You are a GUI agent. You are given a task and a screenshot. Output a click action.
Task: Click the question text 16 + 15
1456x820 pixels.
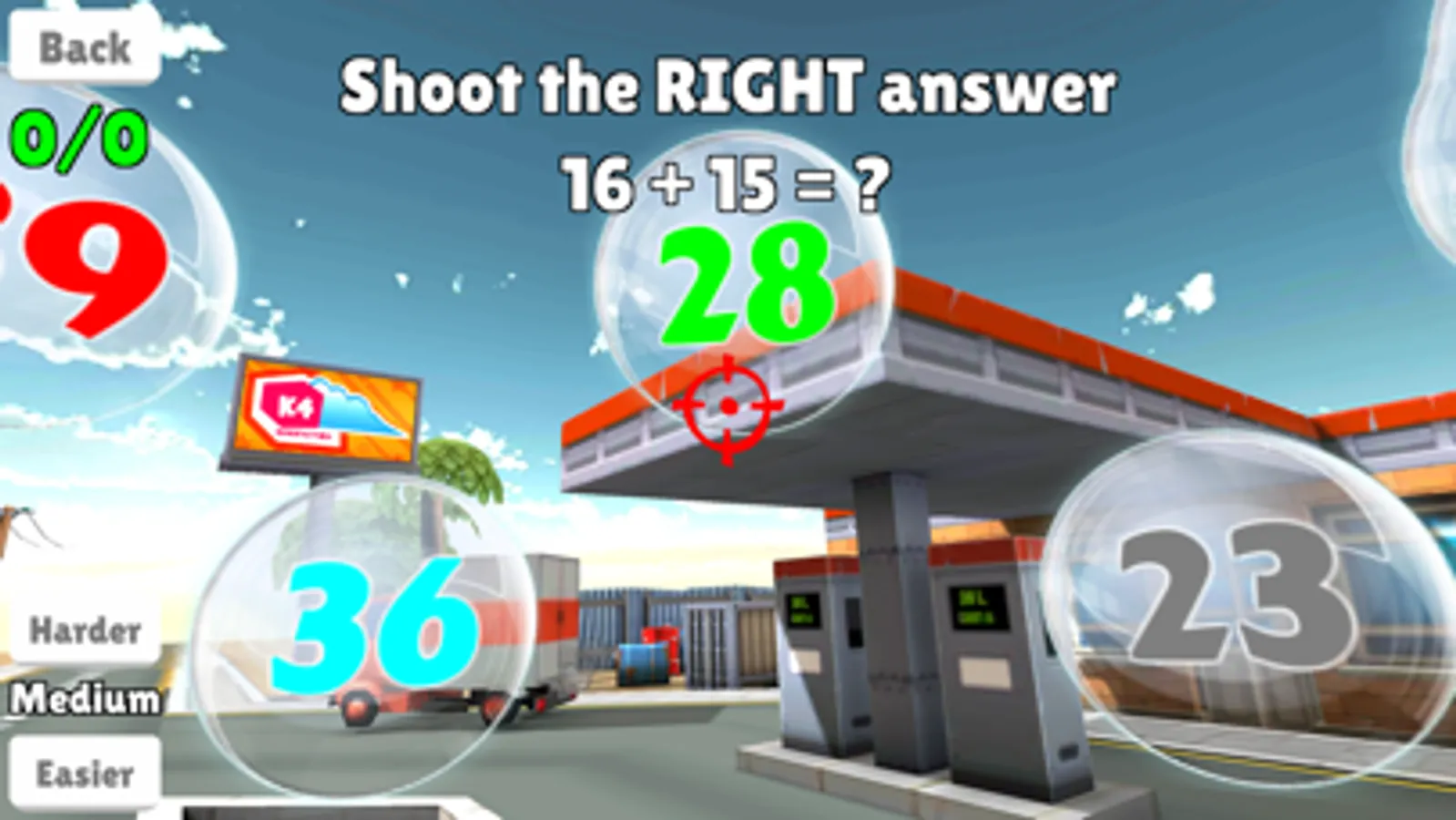pos(724,182)
